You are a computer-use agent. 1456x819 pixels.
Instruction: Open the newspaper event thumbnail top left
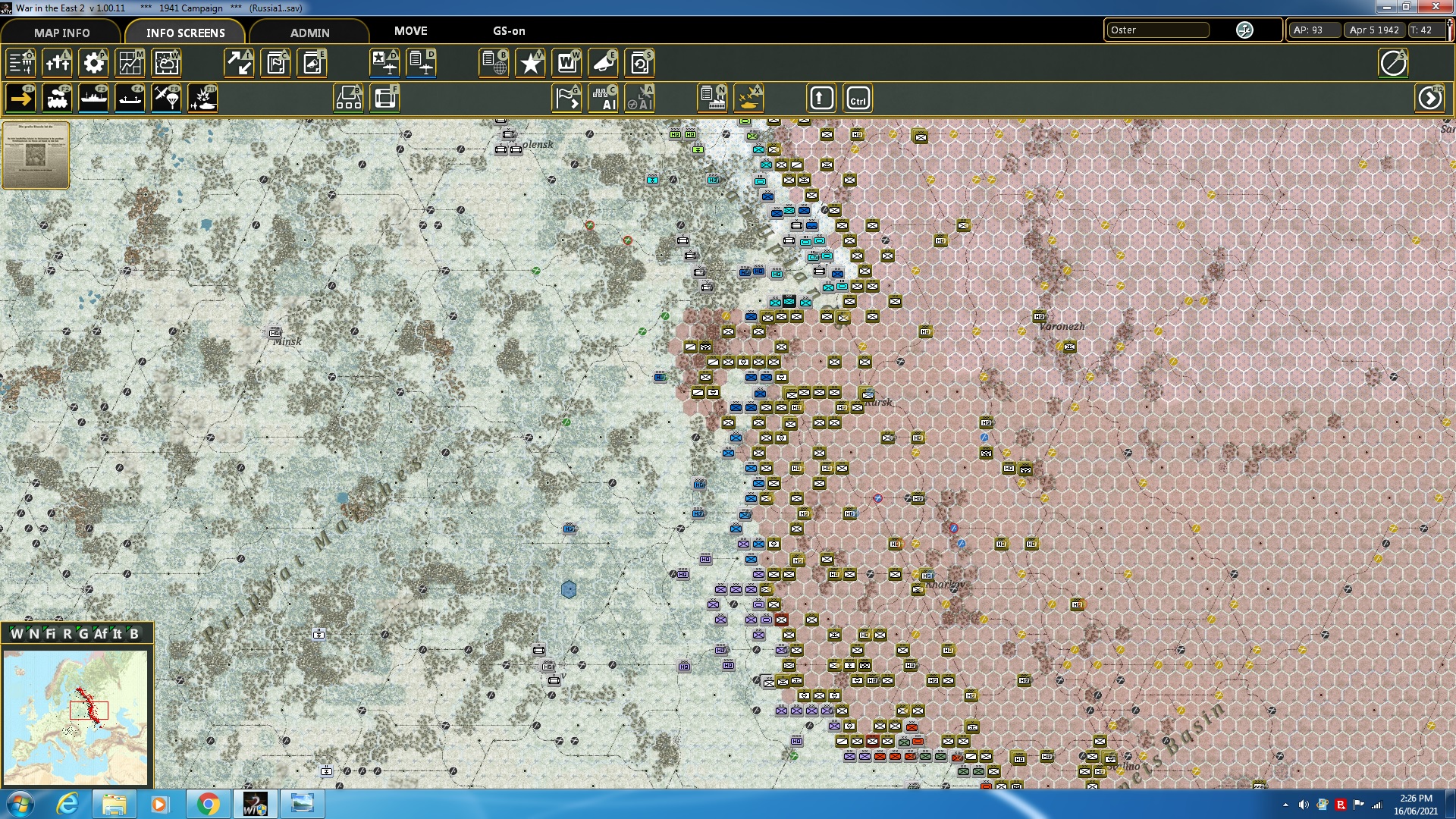(x=35, y=154)
